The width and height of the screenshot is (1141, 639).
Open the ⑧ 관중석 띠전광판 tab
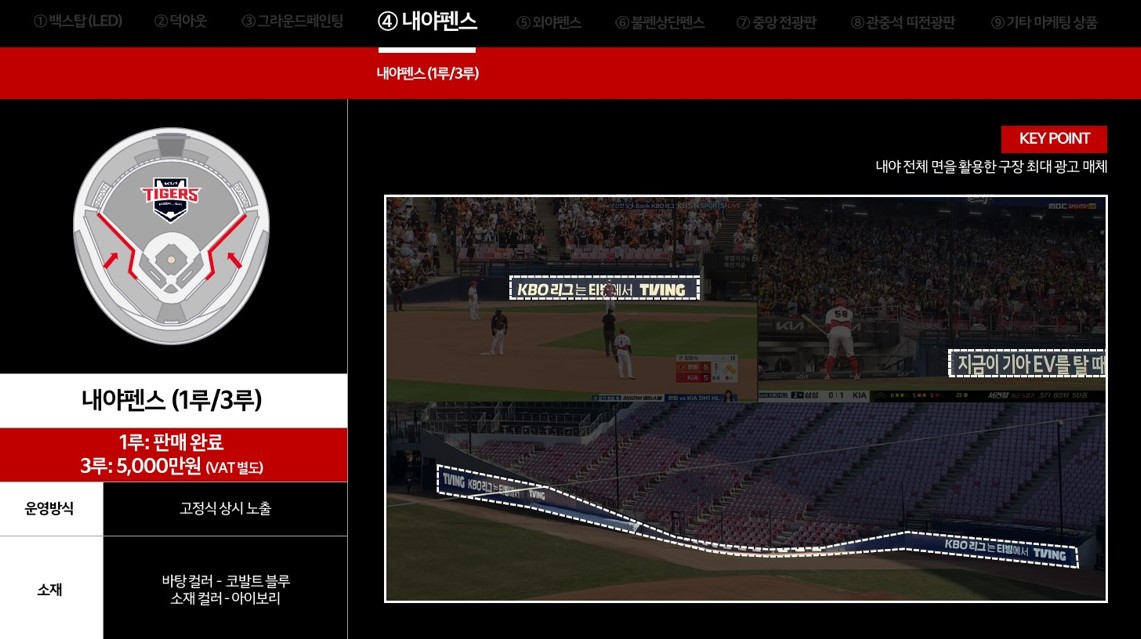pos(902,22)
